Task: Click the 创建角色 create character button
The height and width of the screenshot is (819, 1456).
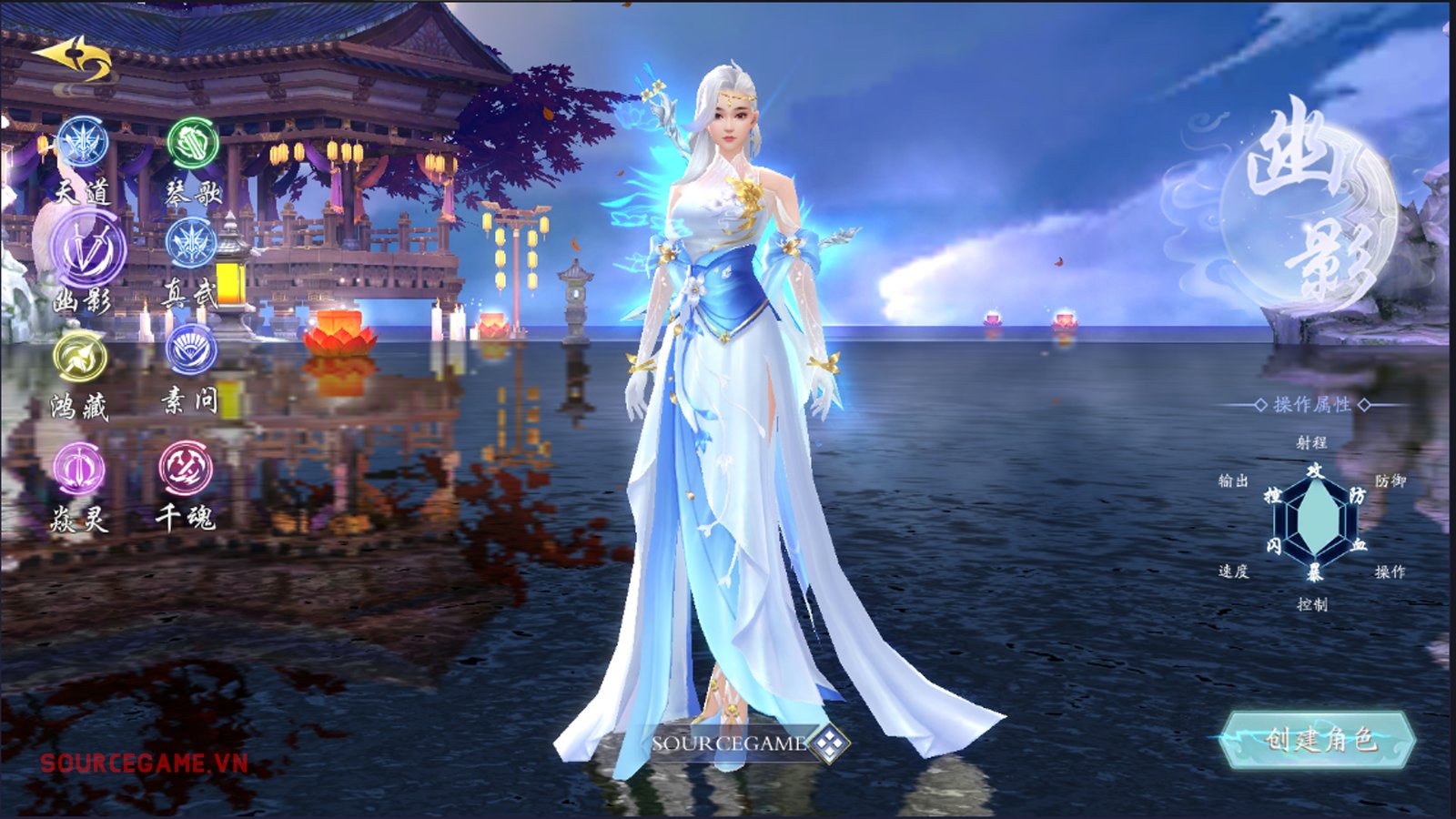Action: (x=1318, y=738)
